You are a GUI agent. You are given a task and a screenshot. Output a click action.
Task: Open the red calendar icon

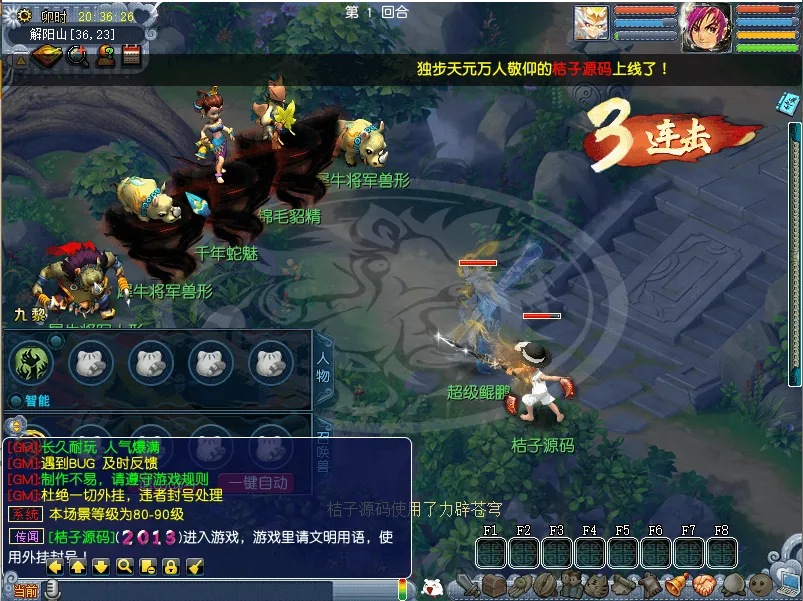pos(130,57)
